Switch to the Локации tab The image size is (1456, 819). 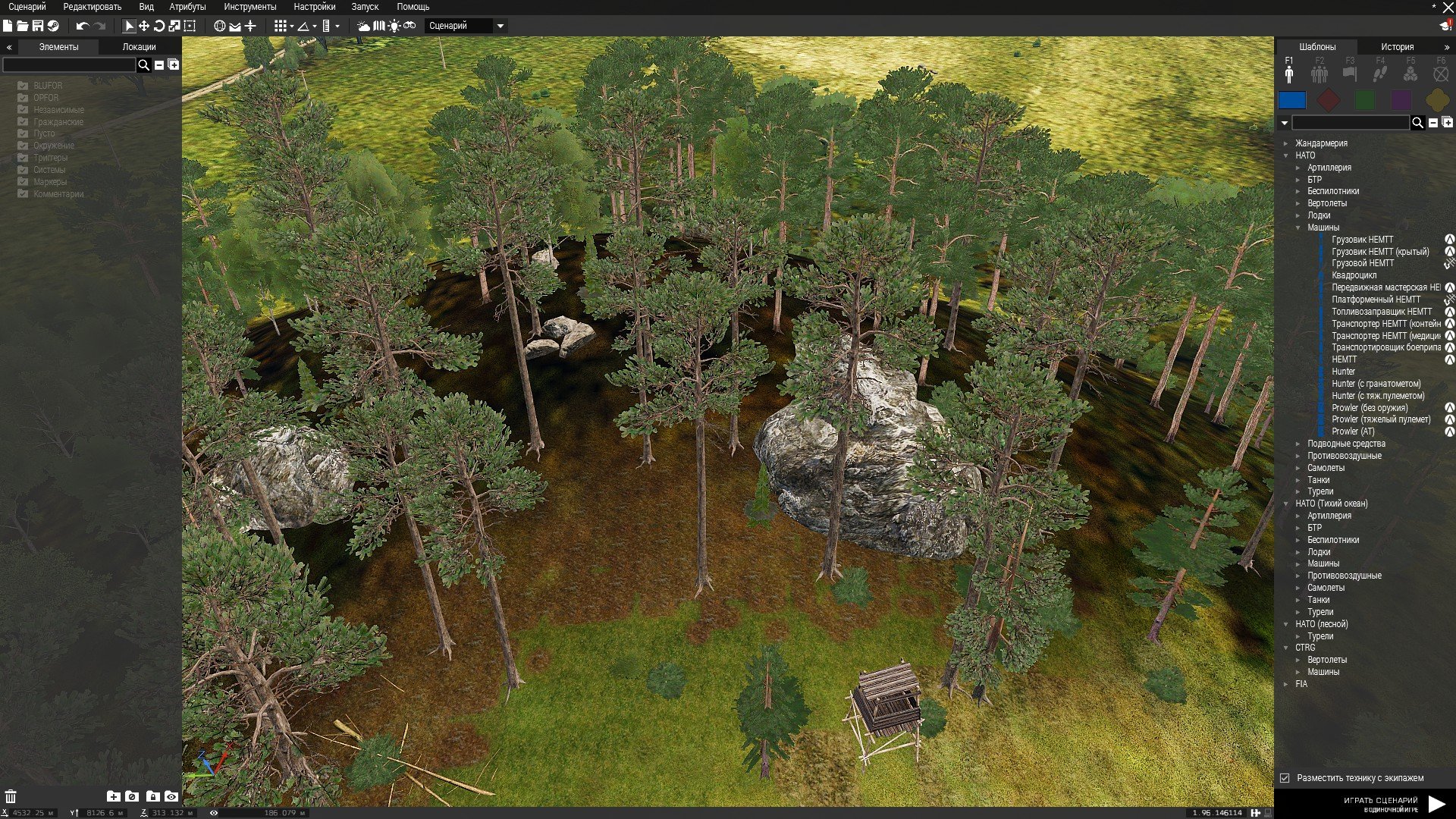(x=139, y=47)
